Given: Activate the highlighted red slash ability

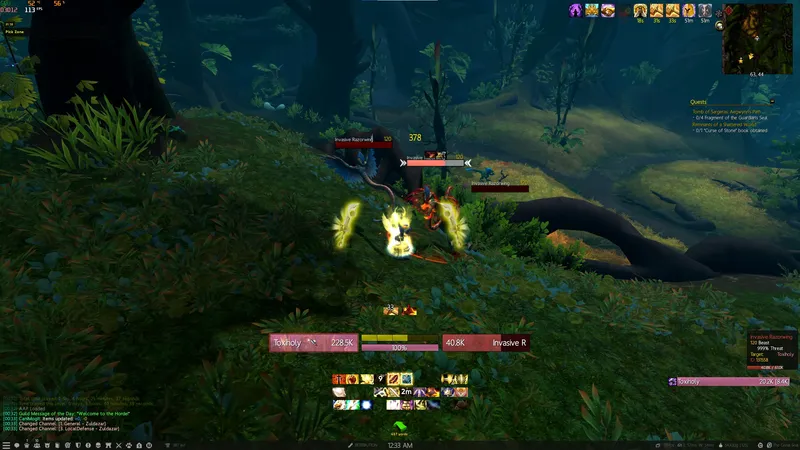Looking at the screenshot, I should 393,379.
